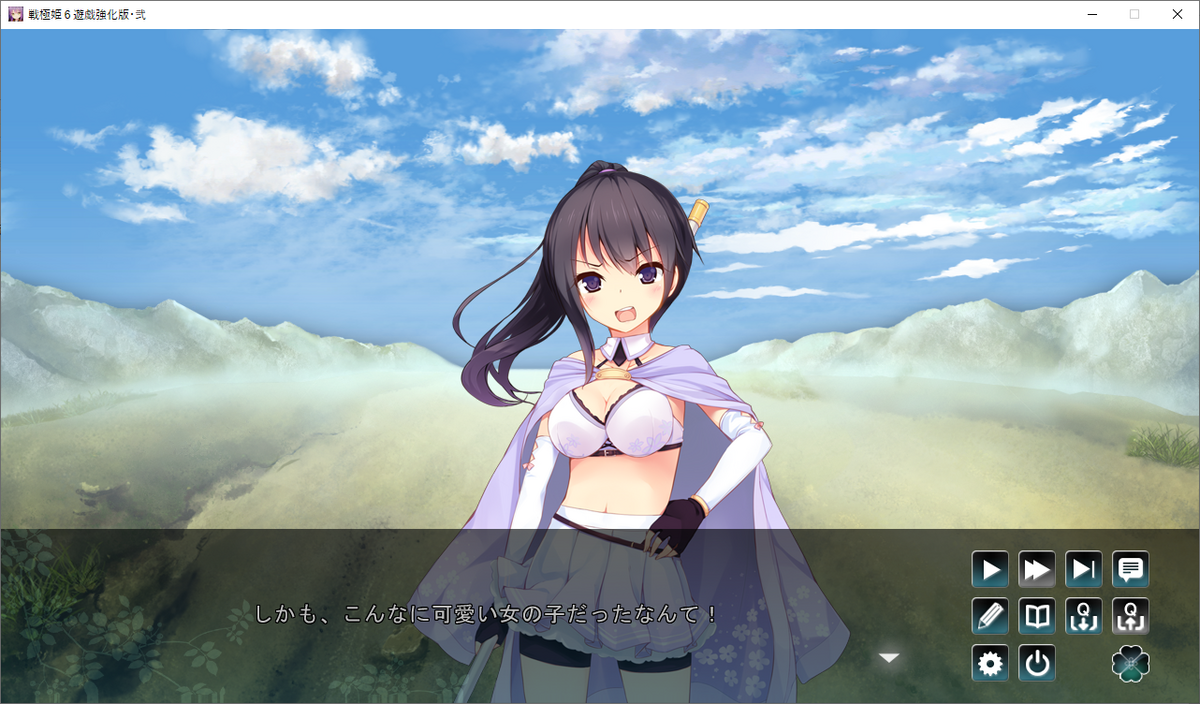Click the four-leaf clover icon

pos(1131,663)
